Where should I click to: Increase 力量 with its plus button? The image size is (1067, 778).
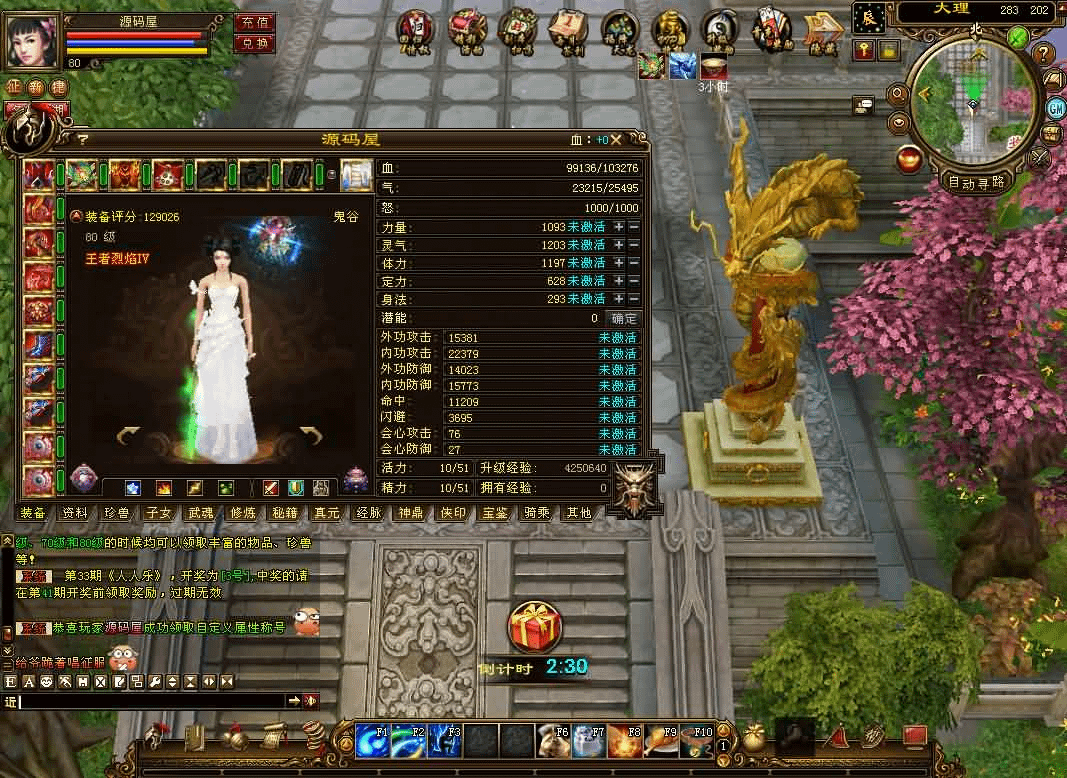coord(619,227)
